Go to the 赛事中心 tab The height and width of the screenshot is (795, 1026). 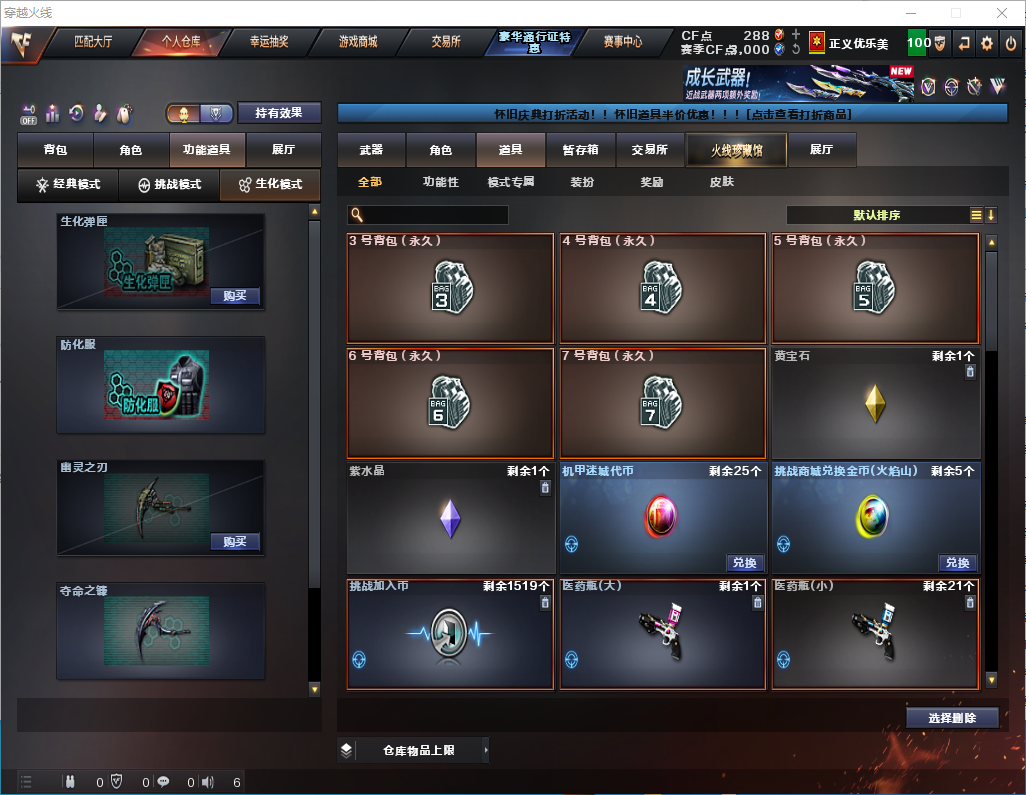623,42
